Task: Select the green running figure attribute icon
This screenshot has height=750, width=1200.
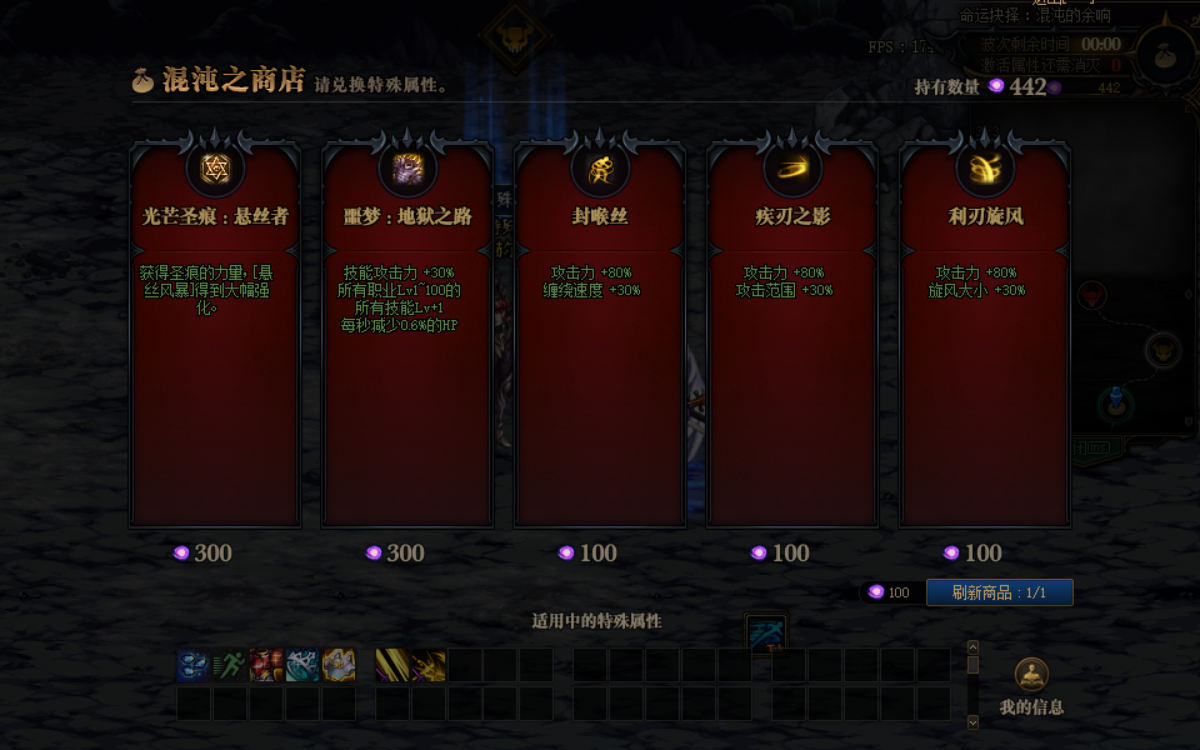Action: pyautogui.click(x=229, y=665)
